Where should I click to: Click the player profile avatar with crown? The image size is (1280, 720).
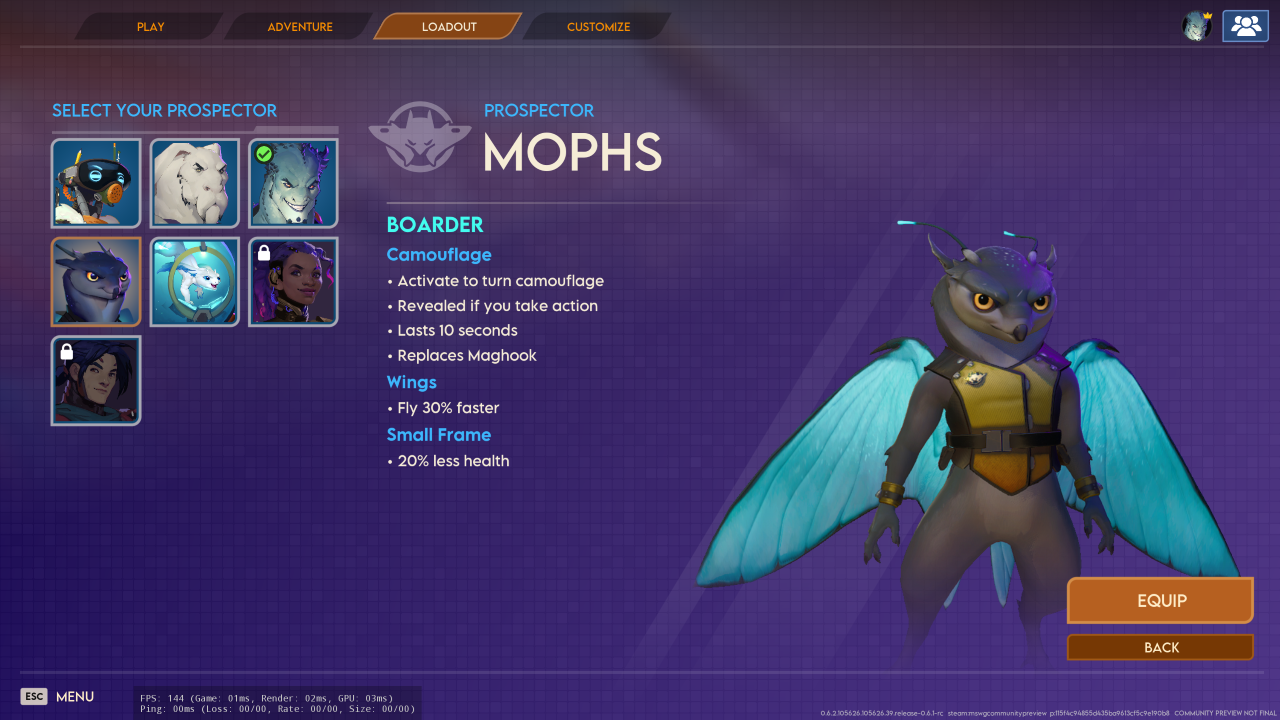(1197, 26)
